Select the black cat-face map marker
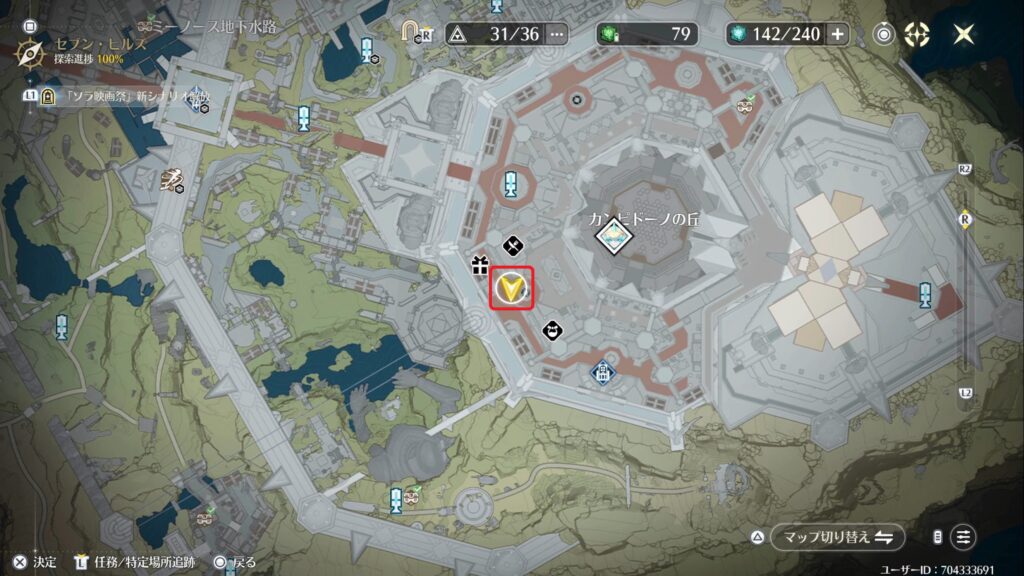 (551, 330)
